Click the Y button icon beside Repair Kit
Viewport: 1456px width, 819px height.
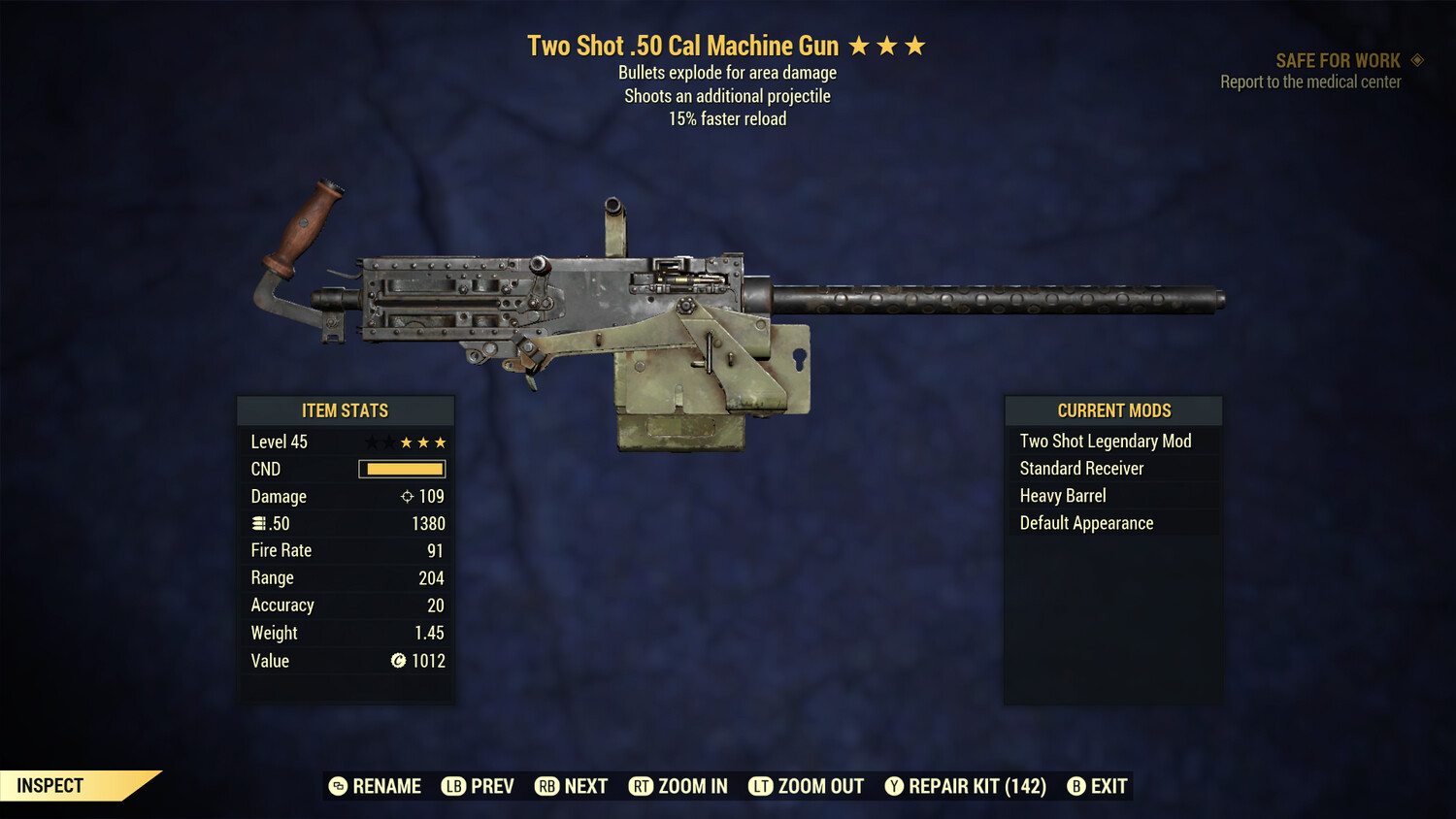(894, 786)
